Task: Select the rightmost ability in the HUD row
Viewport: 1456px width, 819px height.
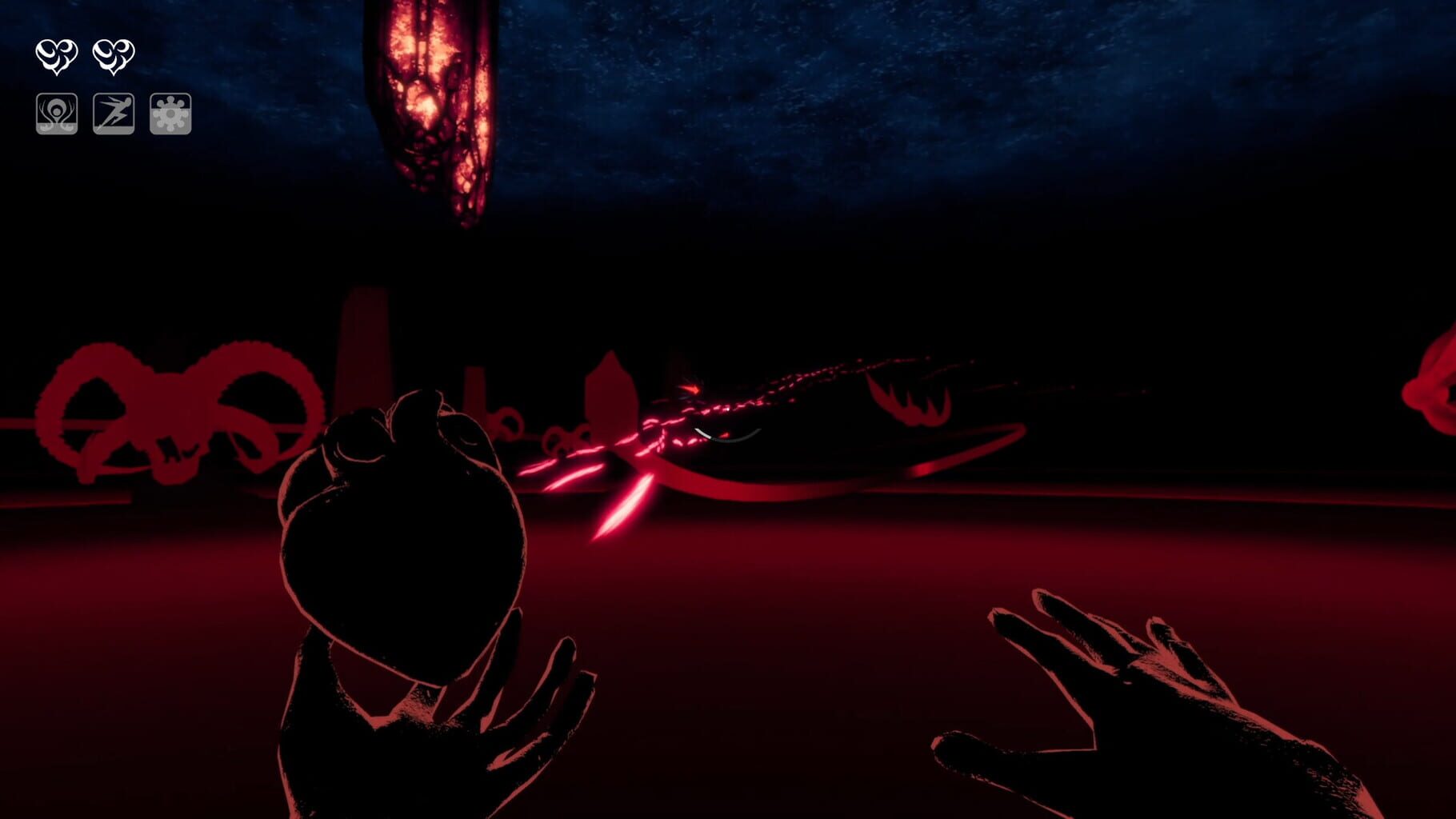Action: pos(170,113)
